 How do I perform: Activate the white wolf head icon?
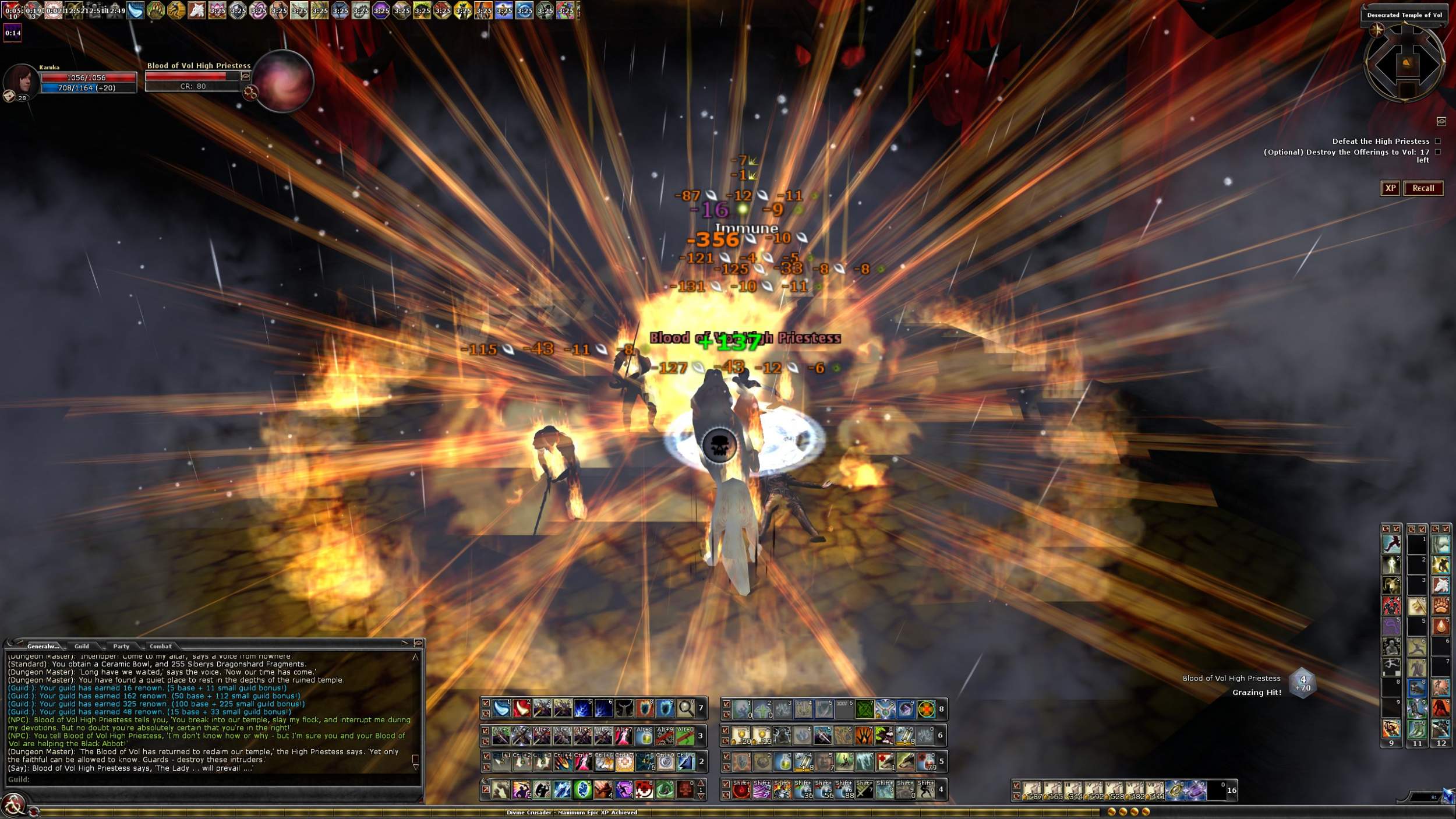[x=1441, y=585]
